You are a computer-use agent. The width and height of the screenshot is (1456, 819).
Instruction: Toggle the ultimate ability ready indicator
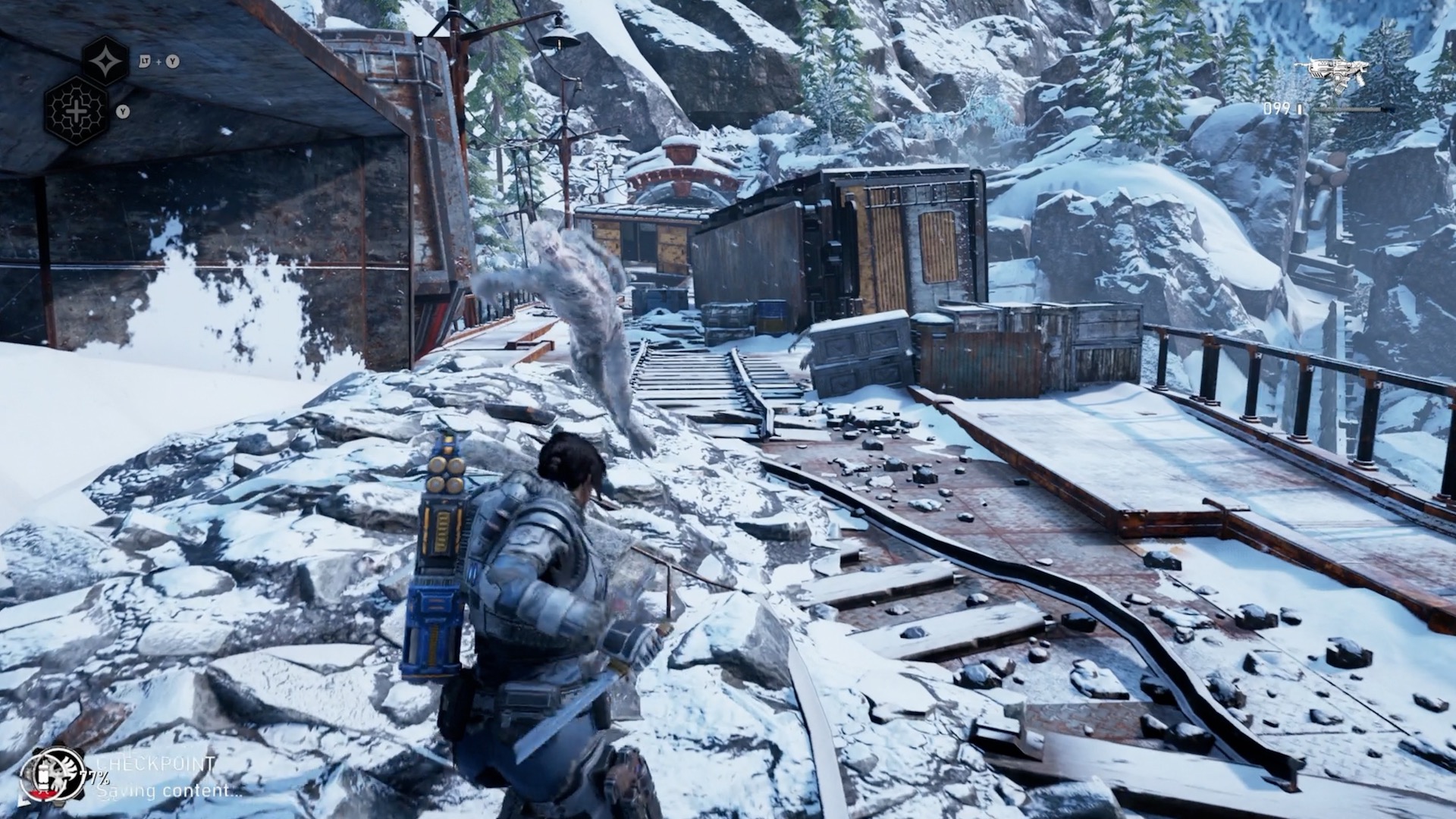point(106,61)
